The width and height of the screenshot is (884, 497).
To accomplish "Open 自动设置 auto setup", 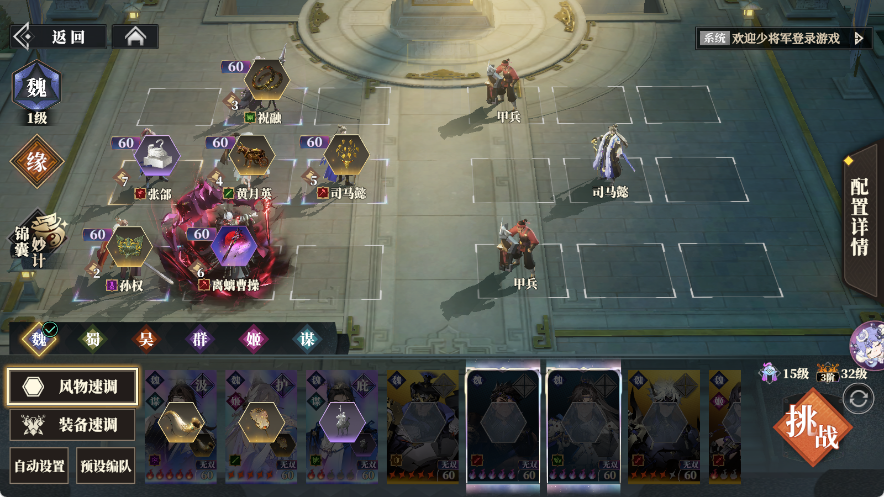I will point(39,466).
